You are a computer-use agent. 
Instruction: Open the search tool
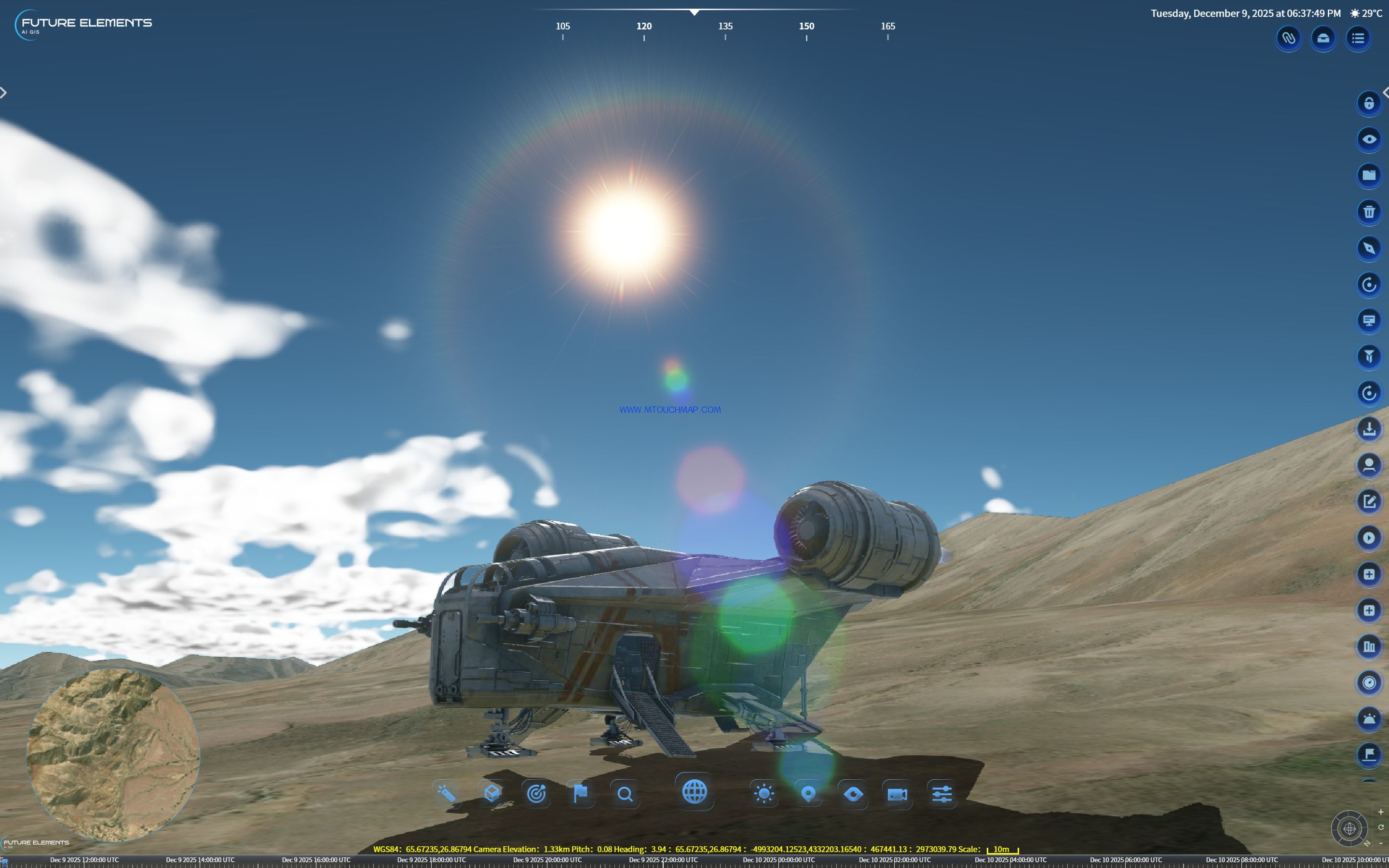click(625, 795)
